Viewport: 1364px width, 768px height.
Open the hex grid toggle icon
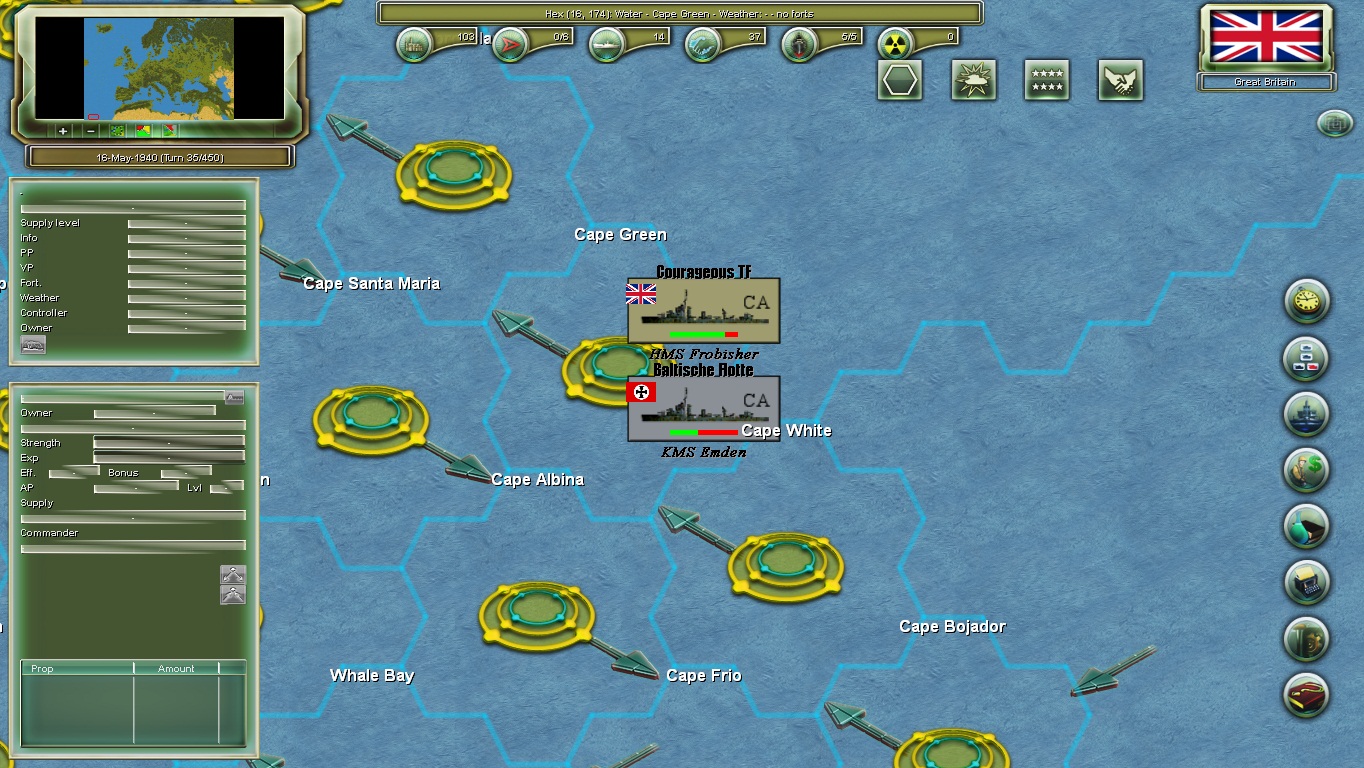(899, 80)
